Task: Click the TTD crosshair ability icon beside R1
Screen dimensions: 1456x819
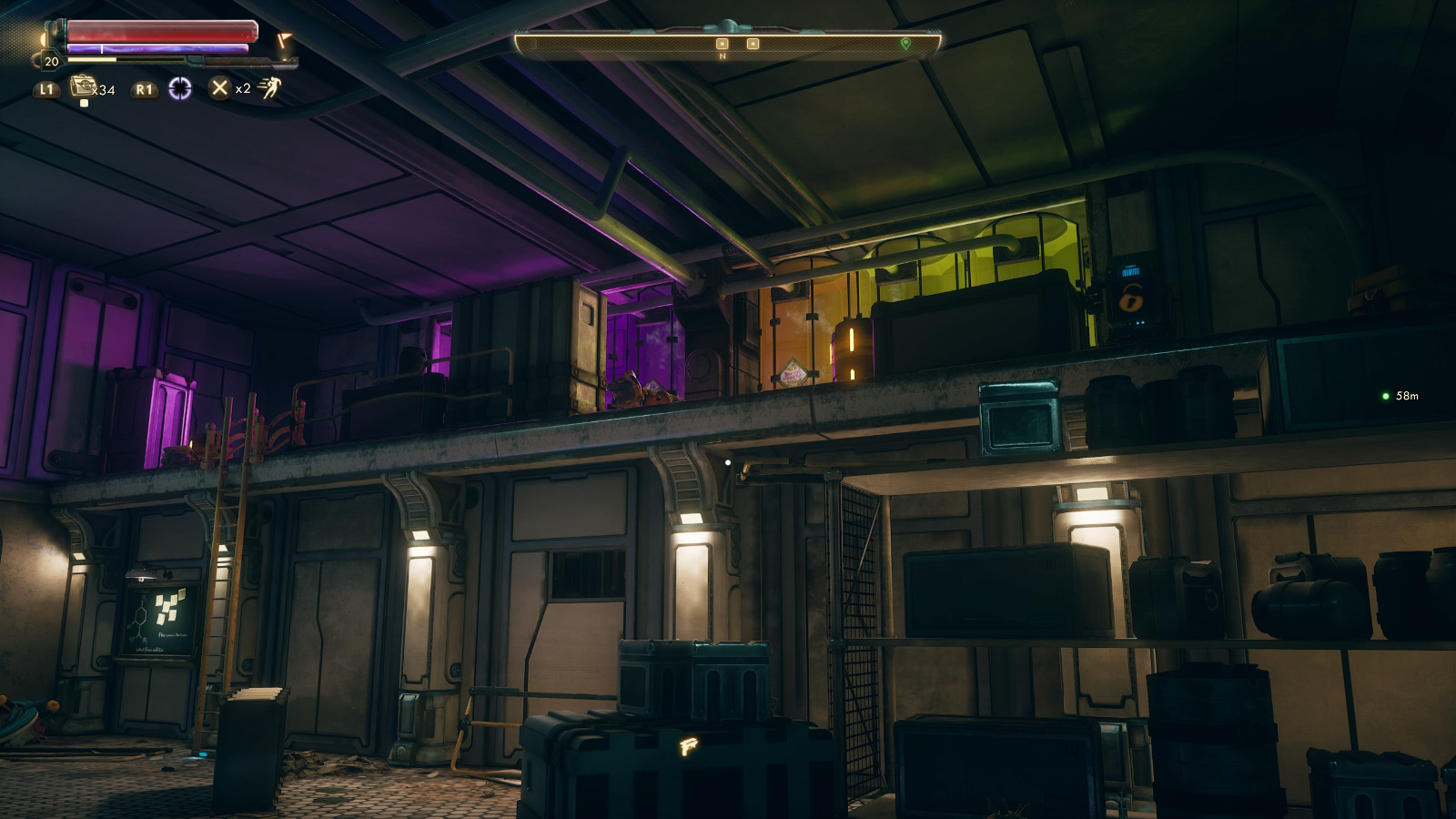Action: click(x=179, y=89)
